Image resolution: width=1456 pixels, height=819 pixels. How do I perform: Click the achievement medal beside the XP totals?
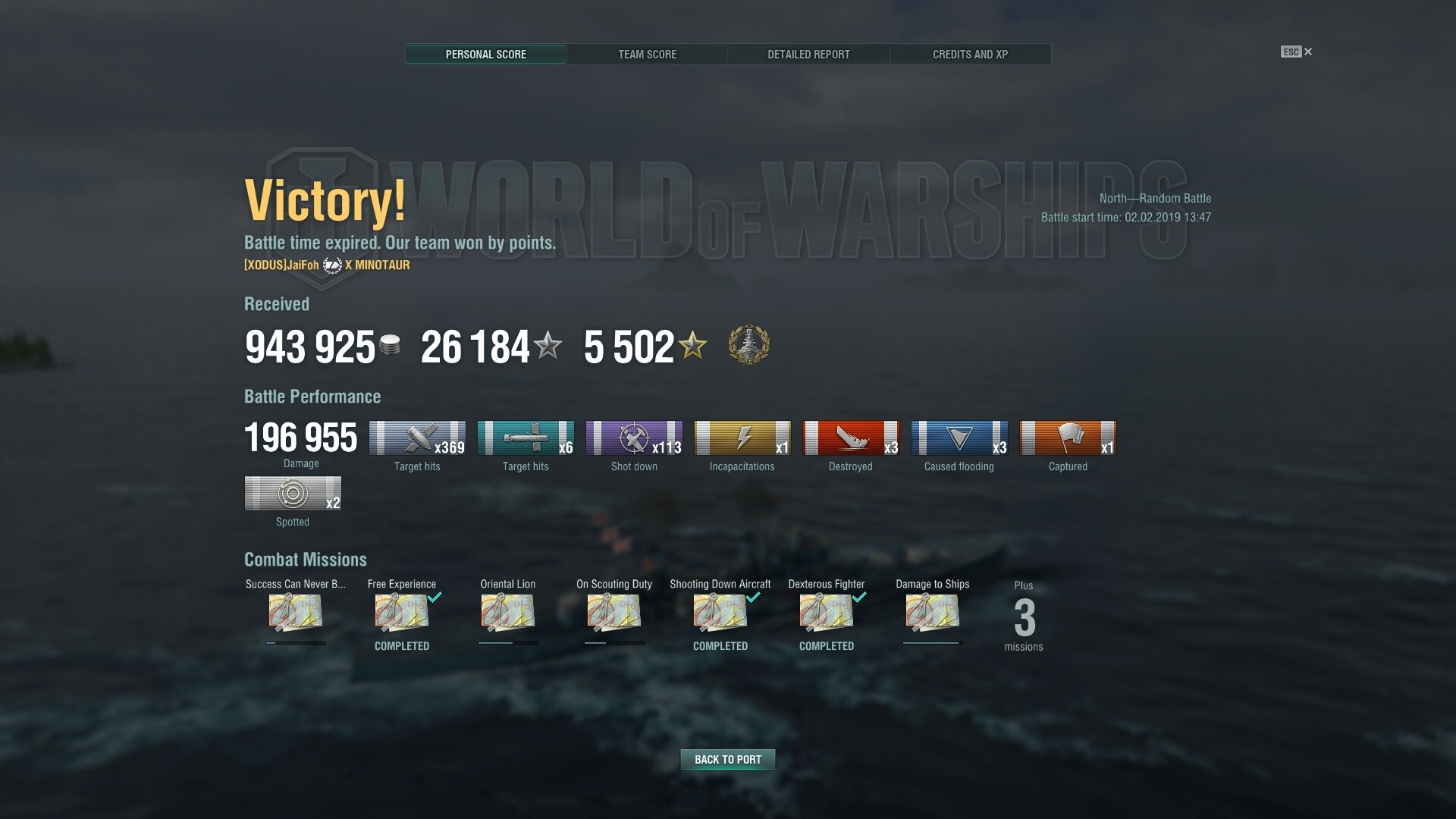[748, 346]
